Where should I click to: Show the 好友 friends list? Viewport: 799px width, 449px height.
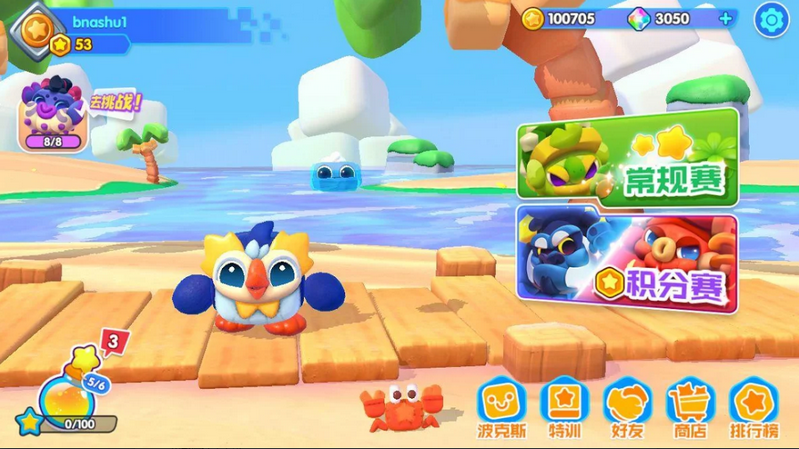tap(626, 408)
